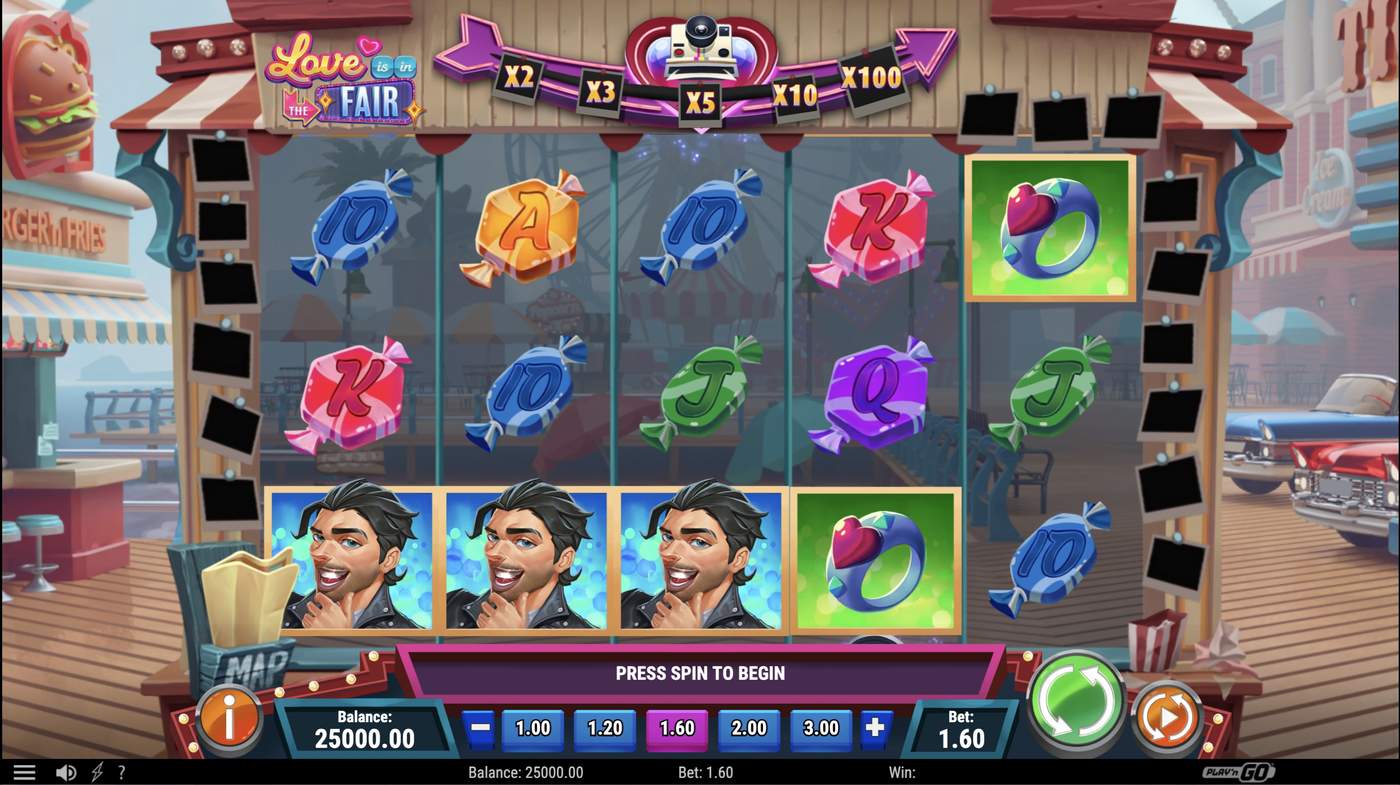The width and height of the screenshot is (1400, 785).
Task: Open help using the question mark icon
Action: tap(121, 771)
